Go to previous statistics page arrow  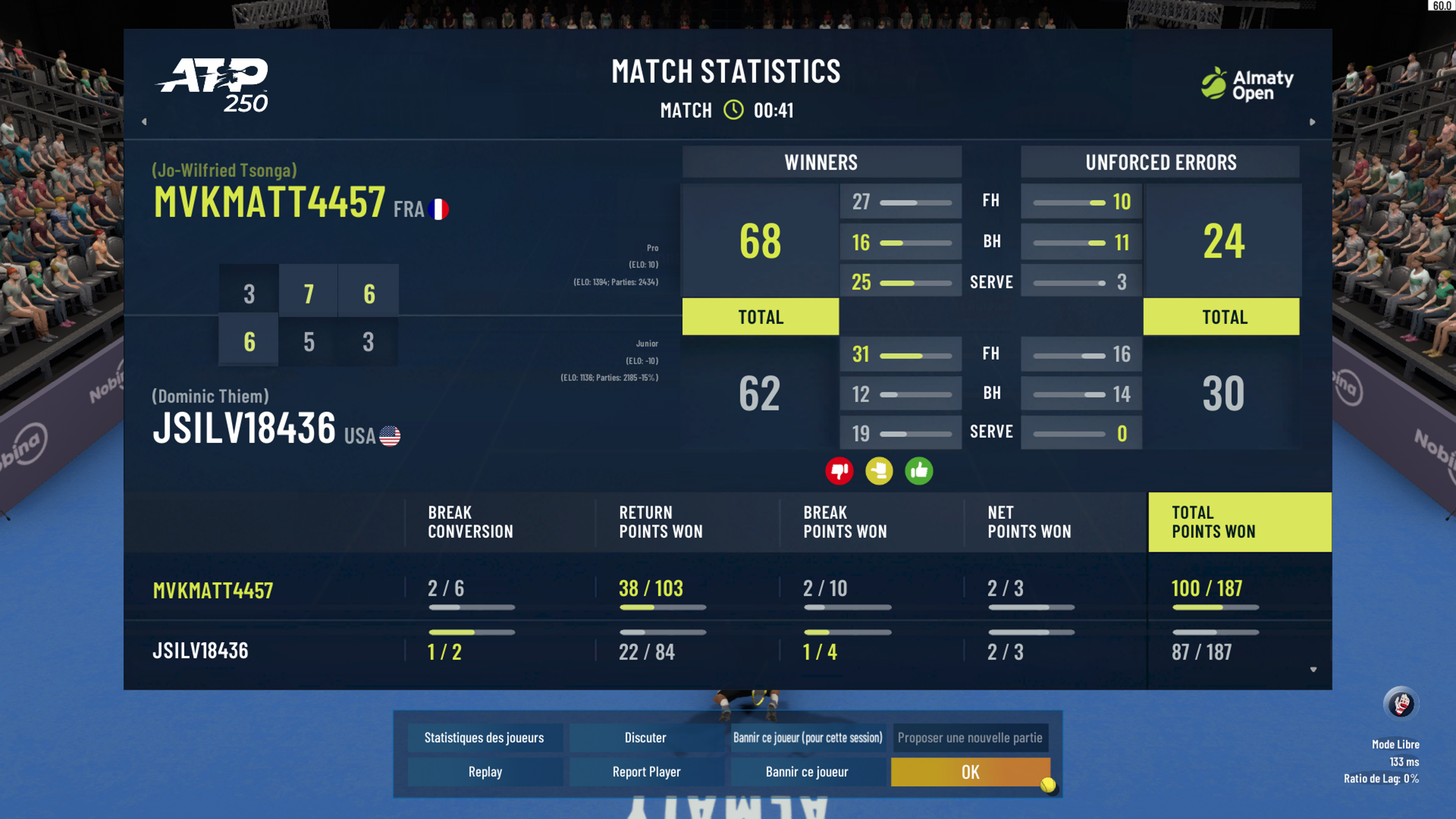click(144, 121)
